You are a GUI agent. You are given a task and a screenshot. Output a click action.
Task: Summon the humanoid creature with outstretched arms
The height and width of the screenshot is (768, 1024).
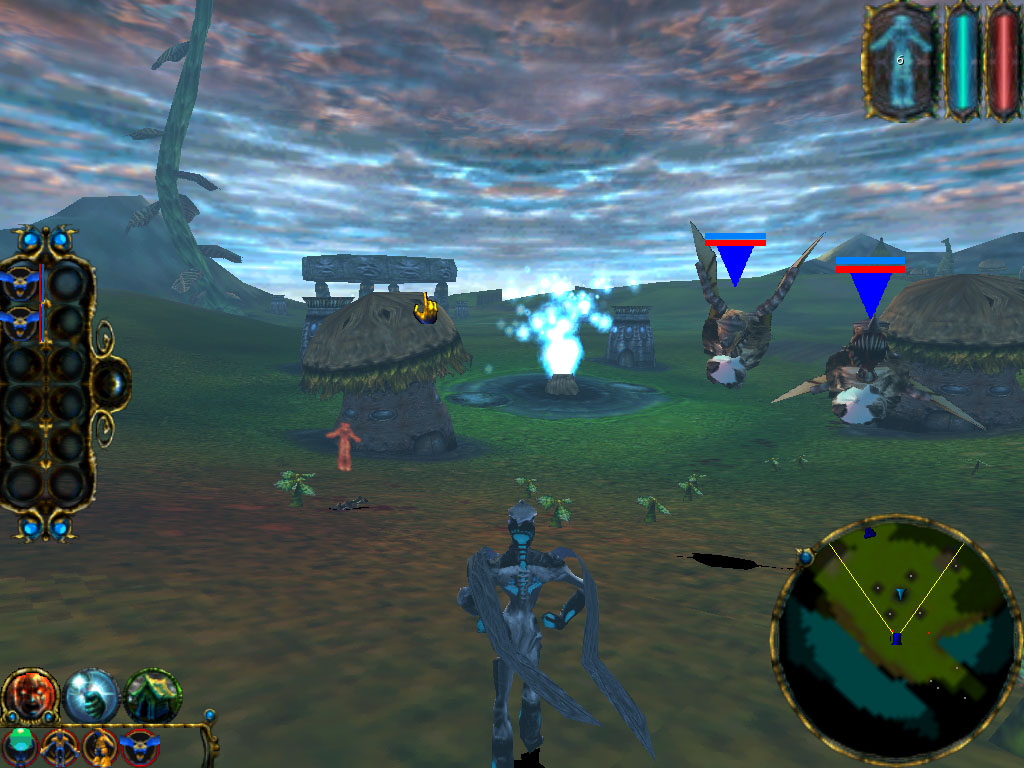60,747
